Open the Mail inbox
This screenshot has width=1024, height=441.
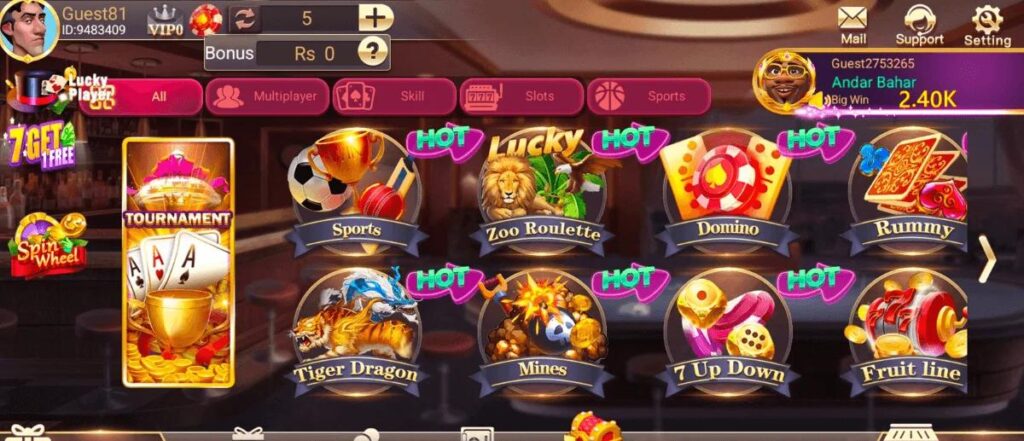tap(852, 24)
